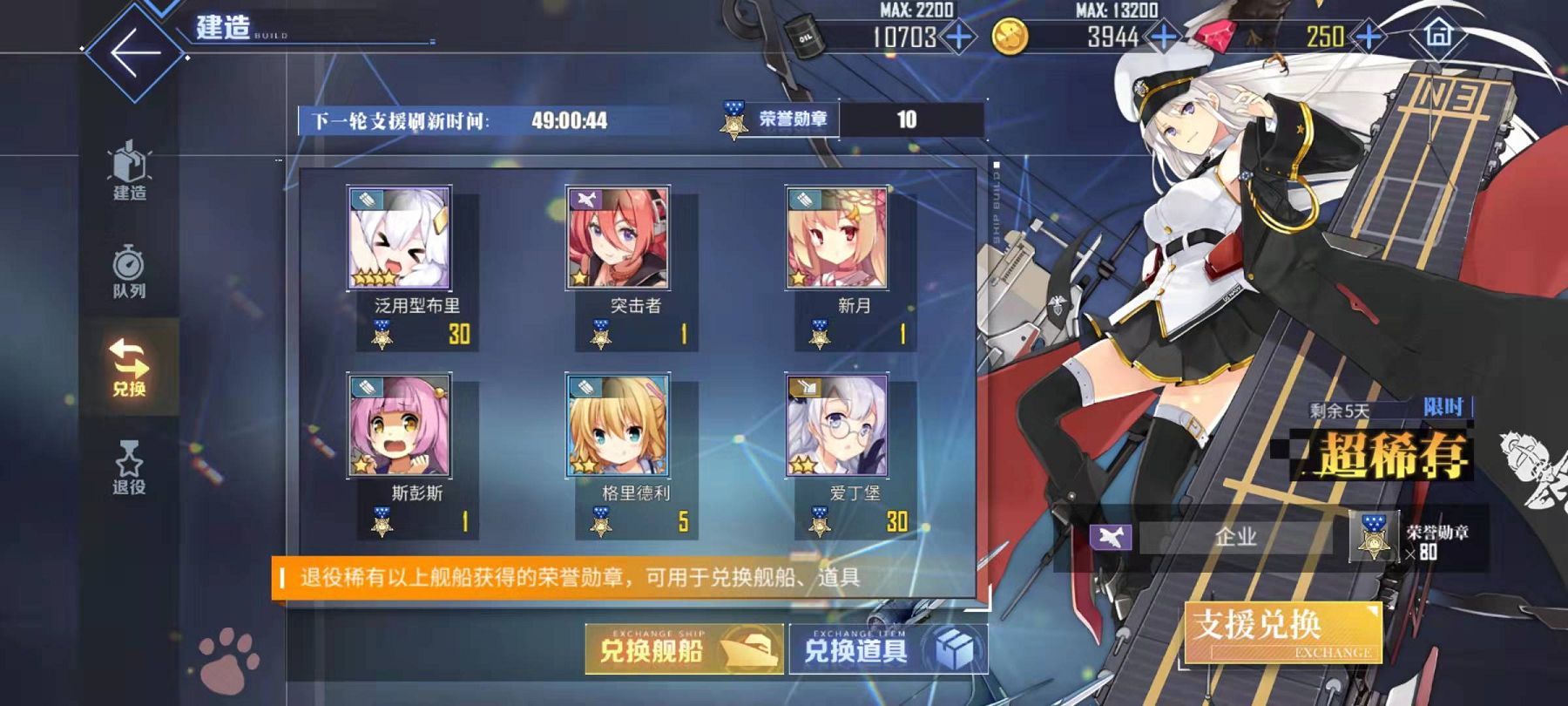Buy more red gems with the plus
The image size is (1568, 706).
[1369, 37]
